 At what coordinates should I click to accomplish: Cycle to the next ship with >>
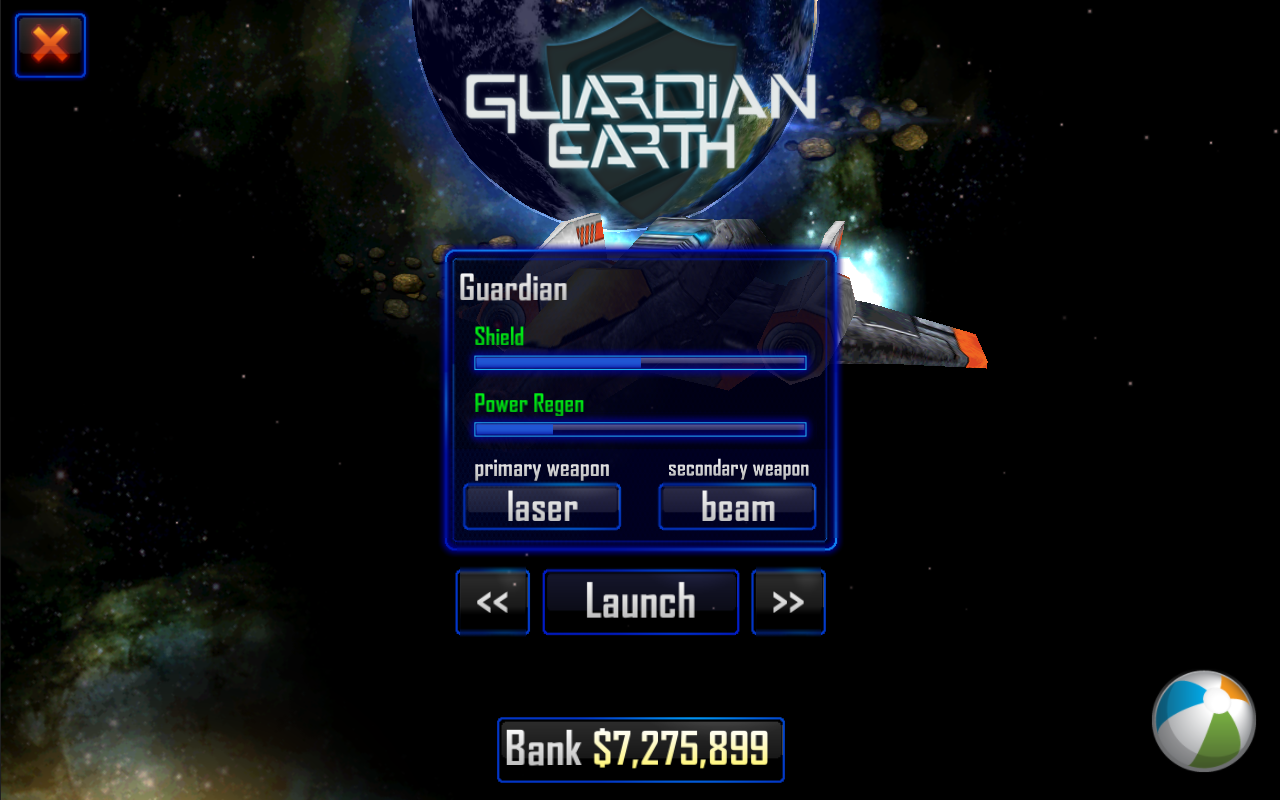(788, 601)
